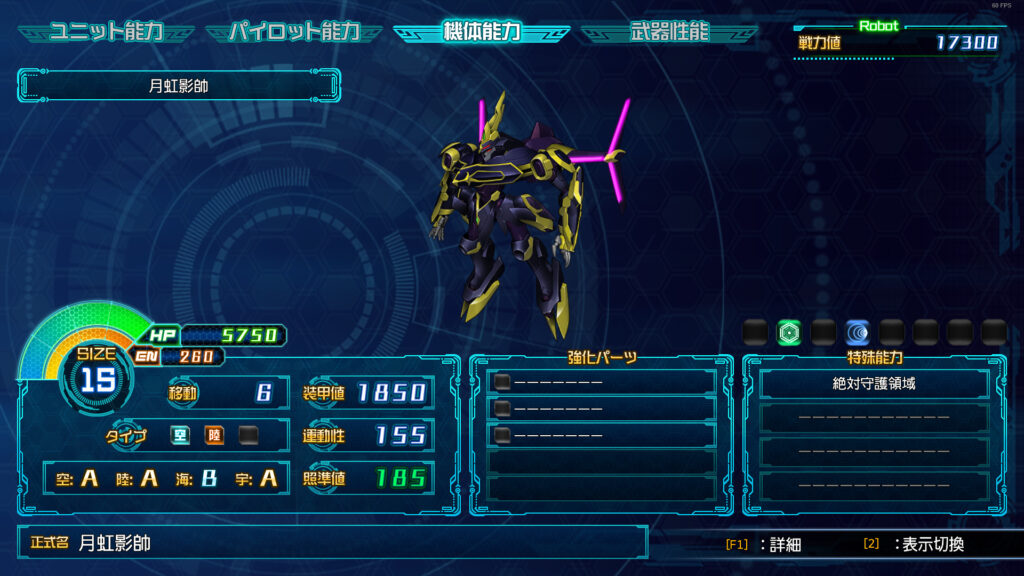Click the green hexagon ability icon

[789, 332]
